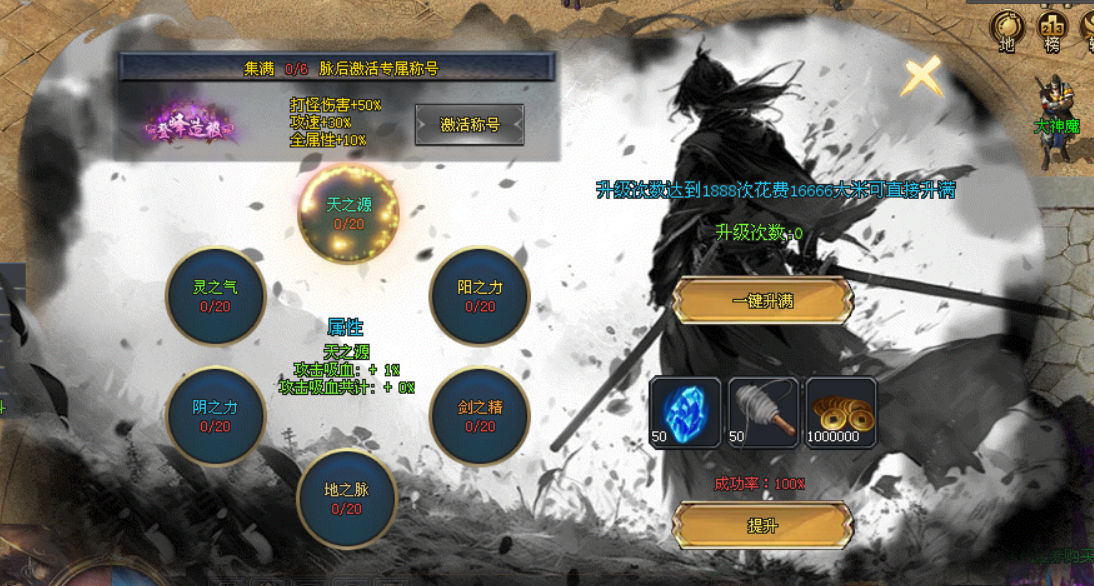Close the meridian panel with the golden X

pyautogui.click(x=922, y=76)
